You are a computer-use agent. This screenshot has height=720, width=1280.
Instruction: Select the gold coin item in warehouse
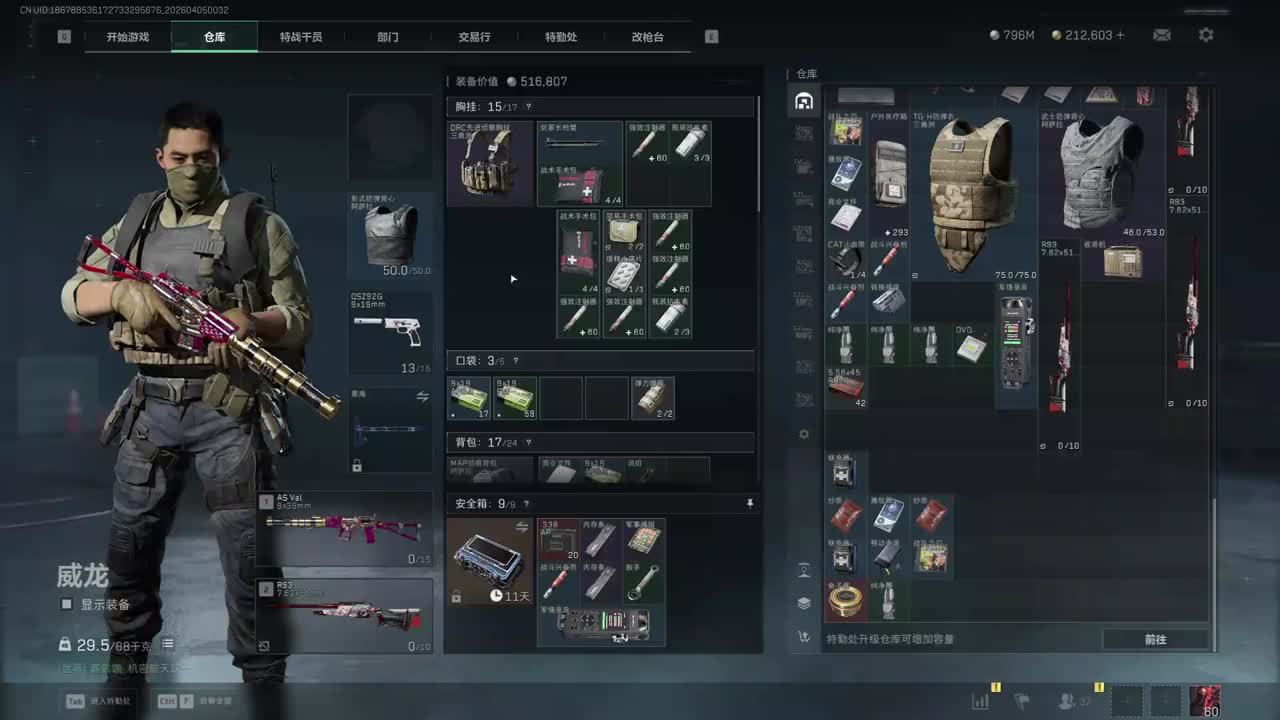coord(846,600)
